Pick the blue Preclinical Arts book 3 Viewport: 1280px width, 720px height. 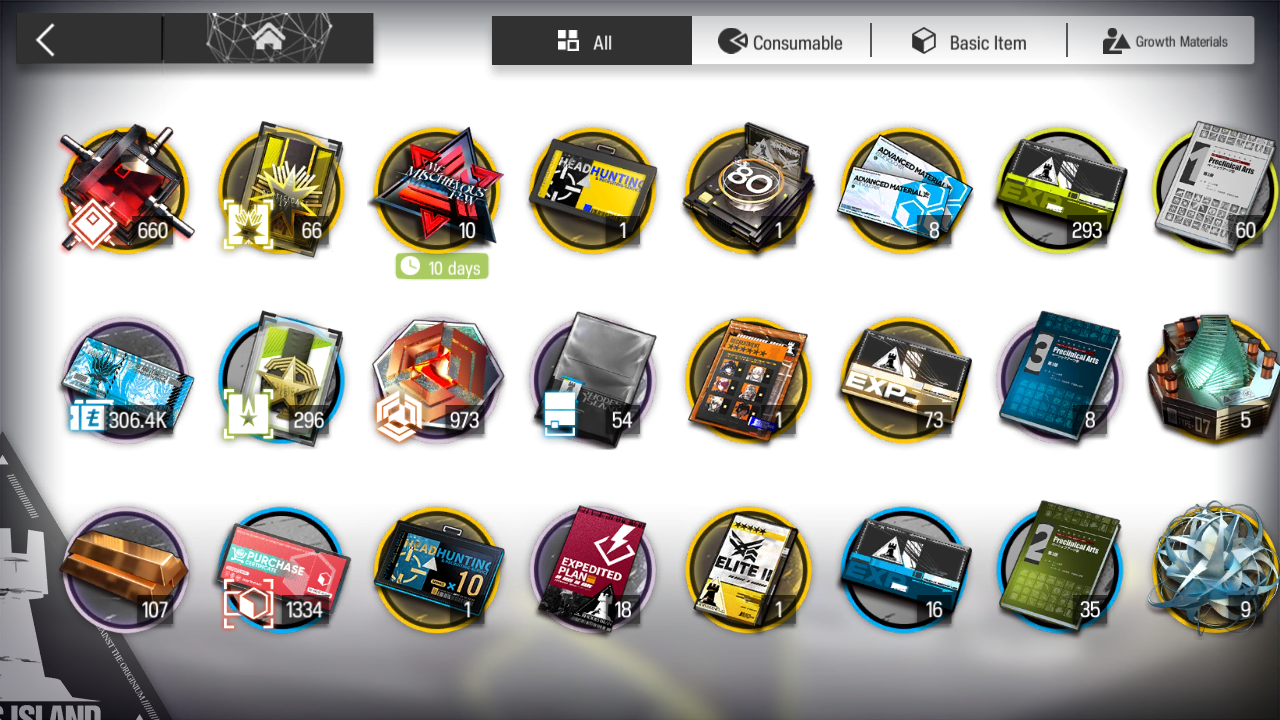(x=1060, y=380)
